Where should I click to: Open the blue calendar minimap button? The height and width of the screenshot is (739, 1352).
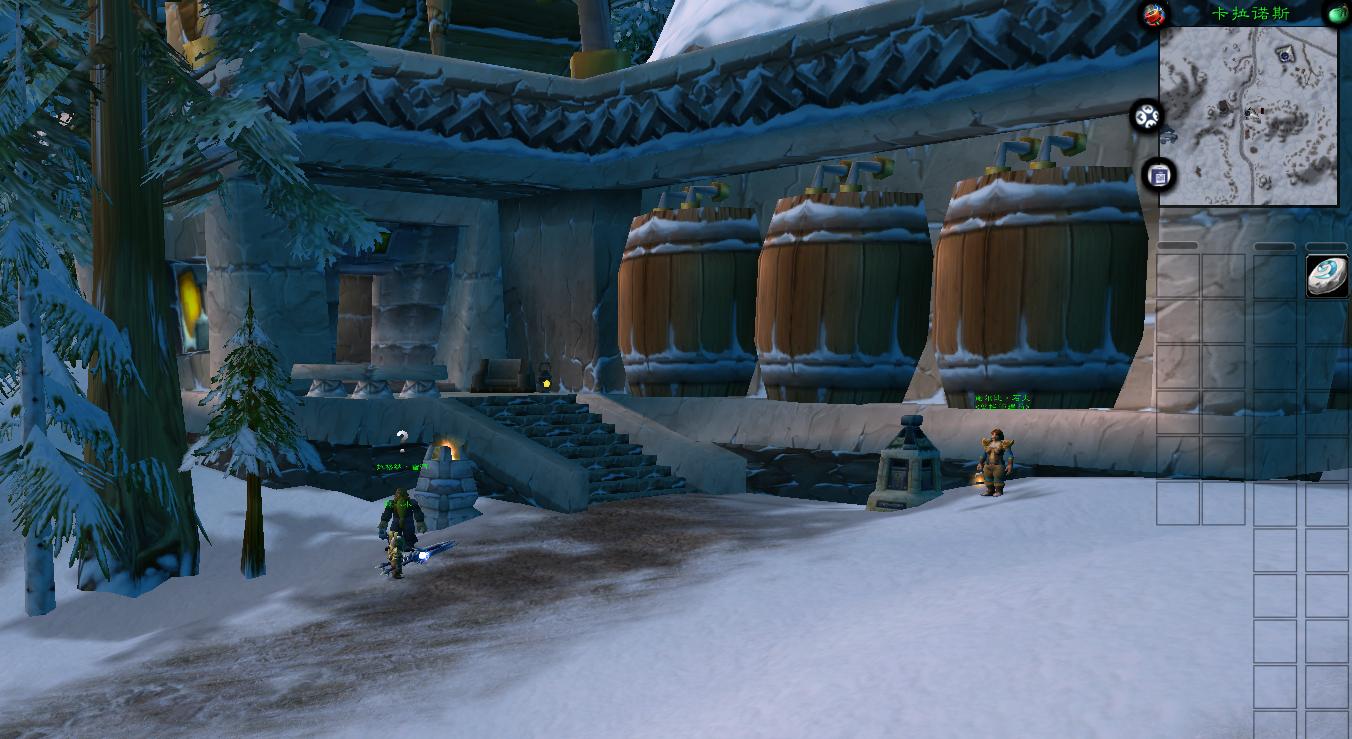(1159, 176)
